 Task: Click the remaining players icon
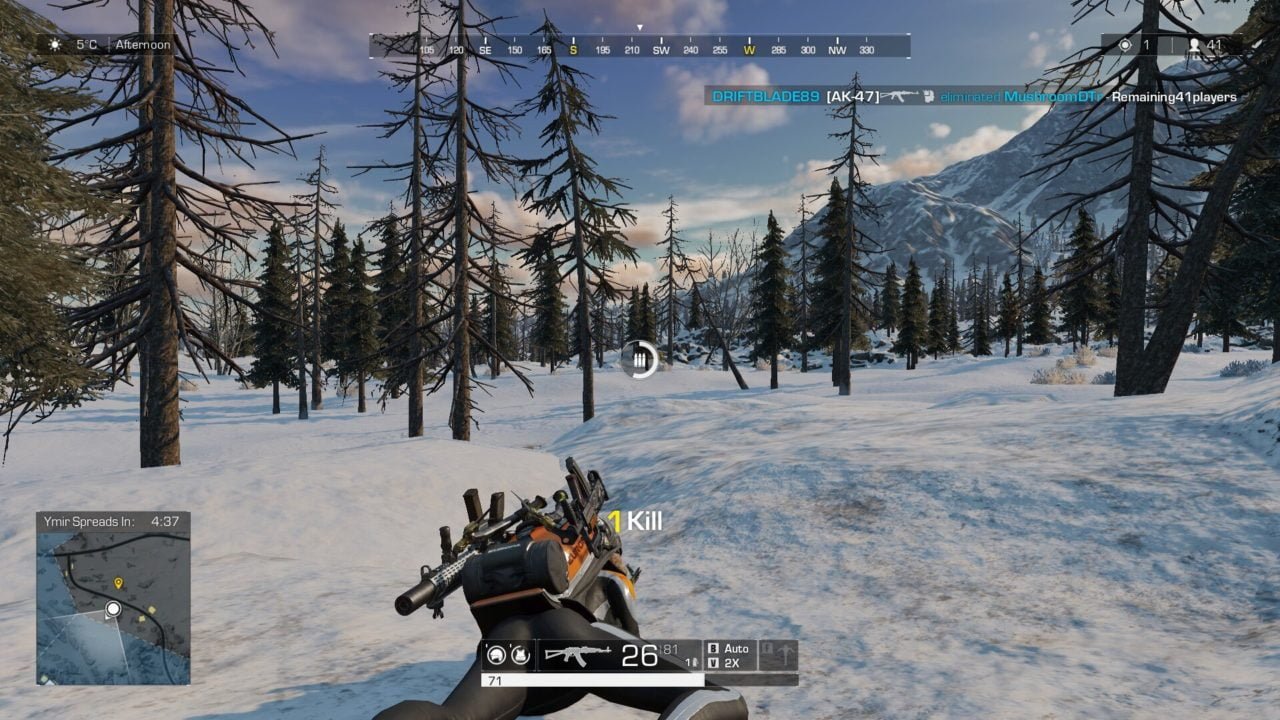pyautogui.click(x=1193, y=45)
